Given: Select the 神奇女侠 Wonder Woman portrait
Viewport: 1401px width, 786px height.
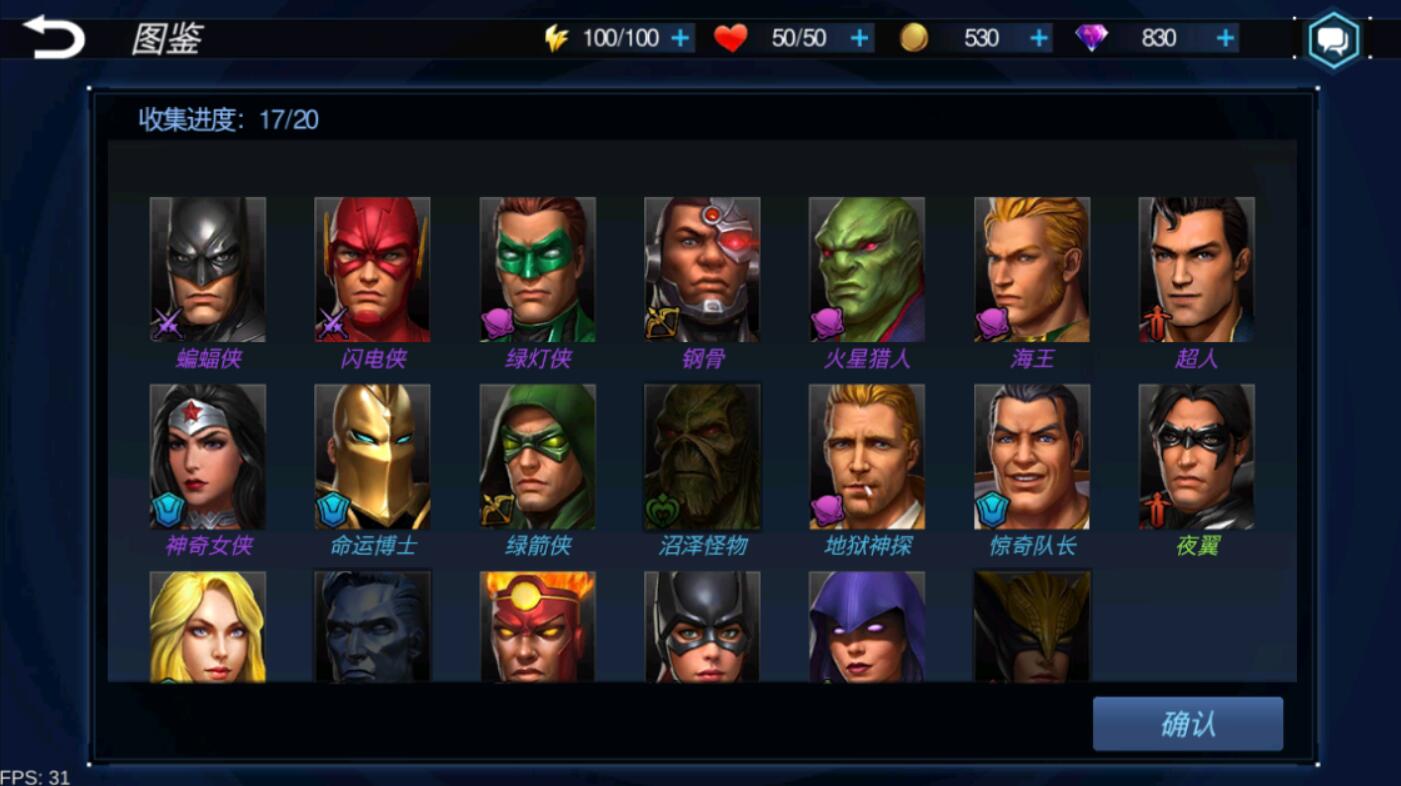Looking at the screenshot, I should tap(208, 456).
